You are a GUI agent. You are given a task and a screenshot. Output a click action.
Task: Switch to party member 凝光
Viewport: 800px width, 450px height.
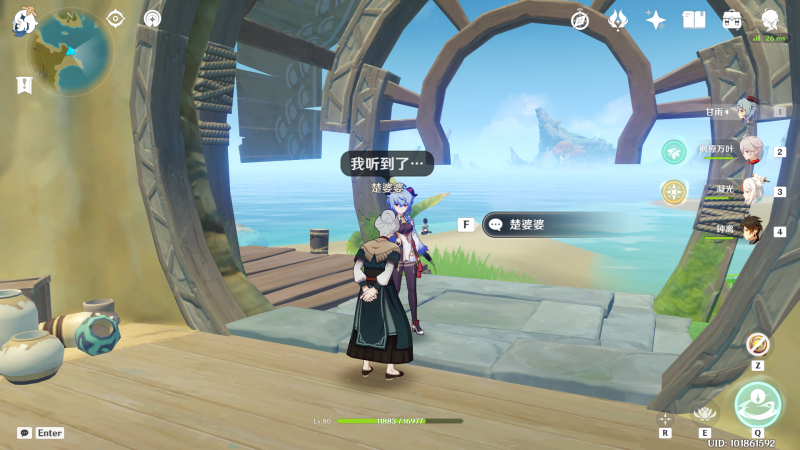point(751,190)
